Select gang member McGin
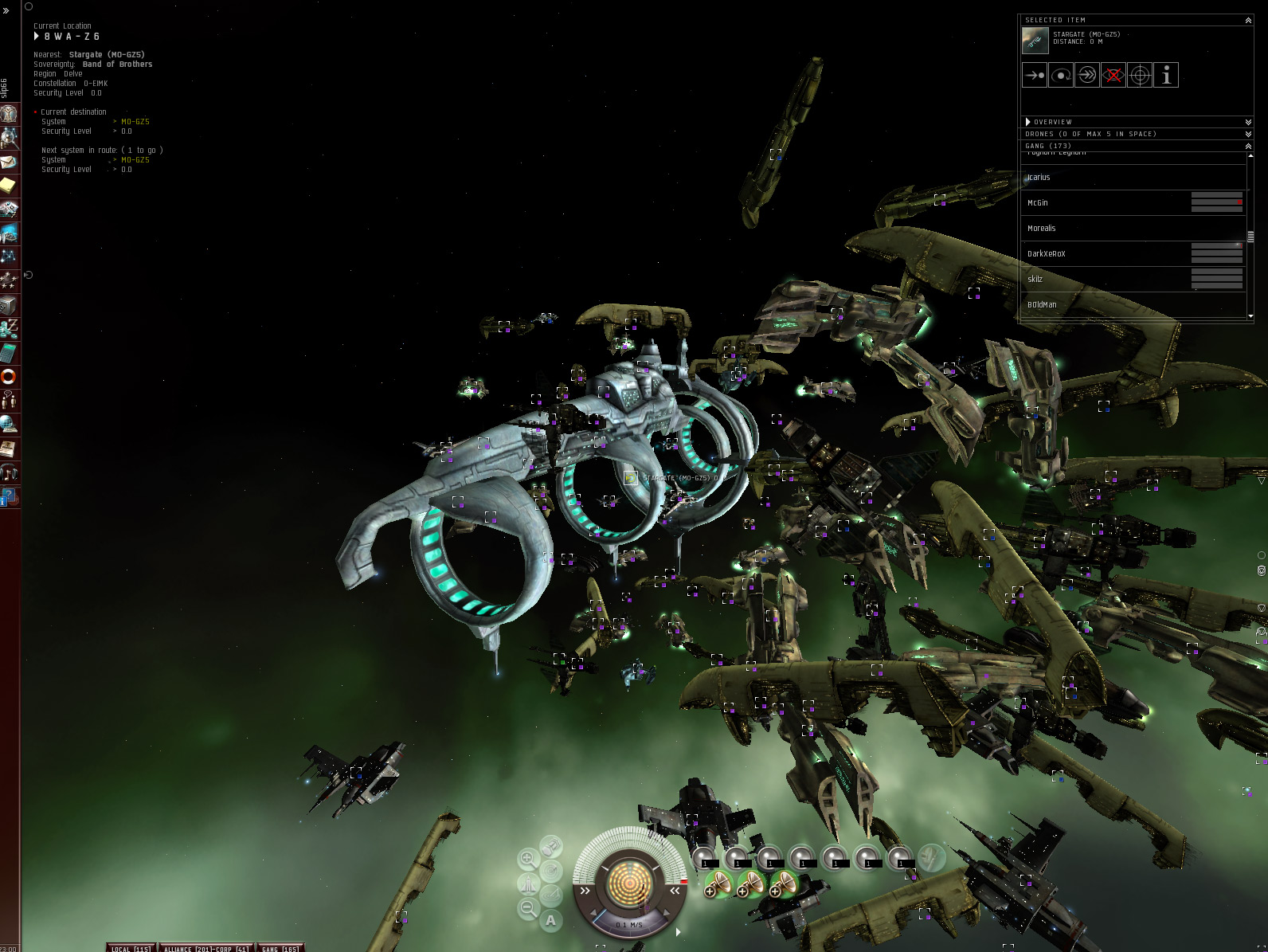This screenshot has height=952, width=1268. [1038, 203]
